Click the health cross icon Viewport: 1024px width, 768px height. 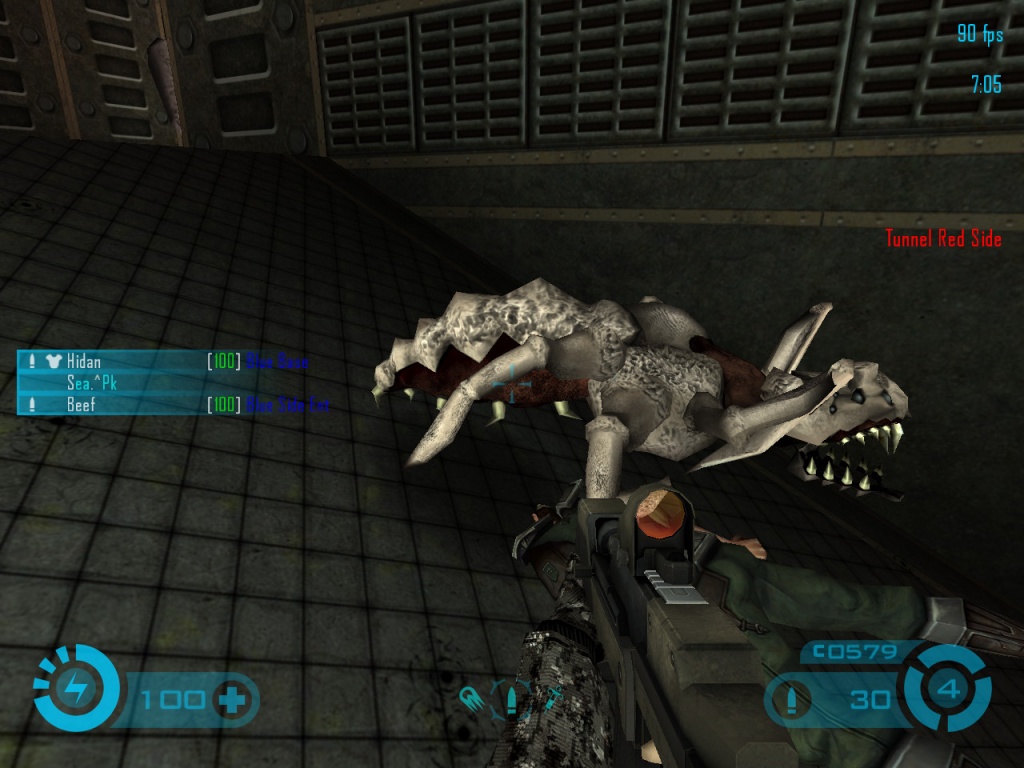(232, 700)
